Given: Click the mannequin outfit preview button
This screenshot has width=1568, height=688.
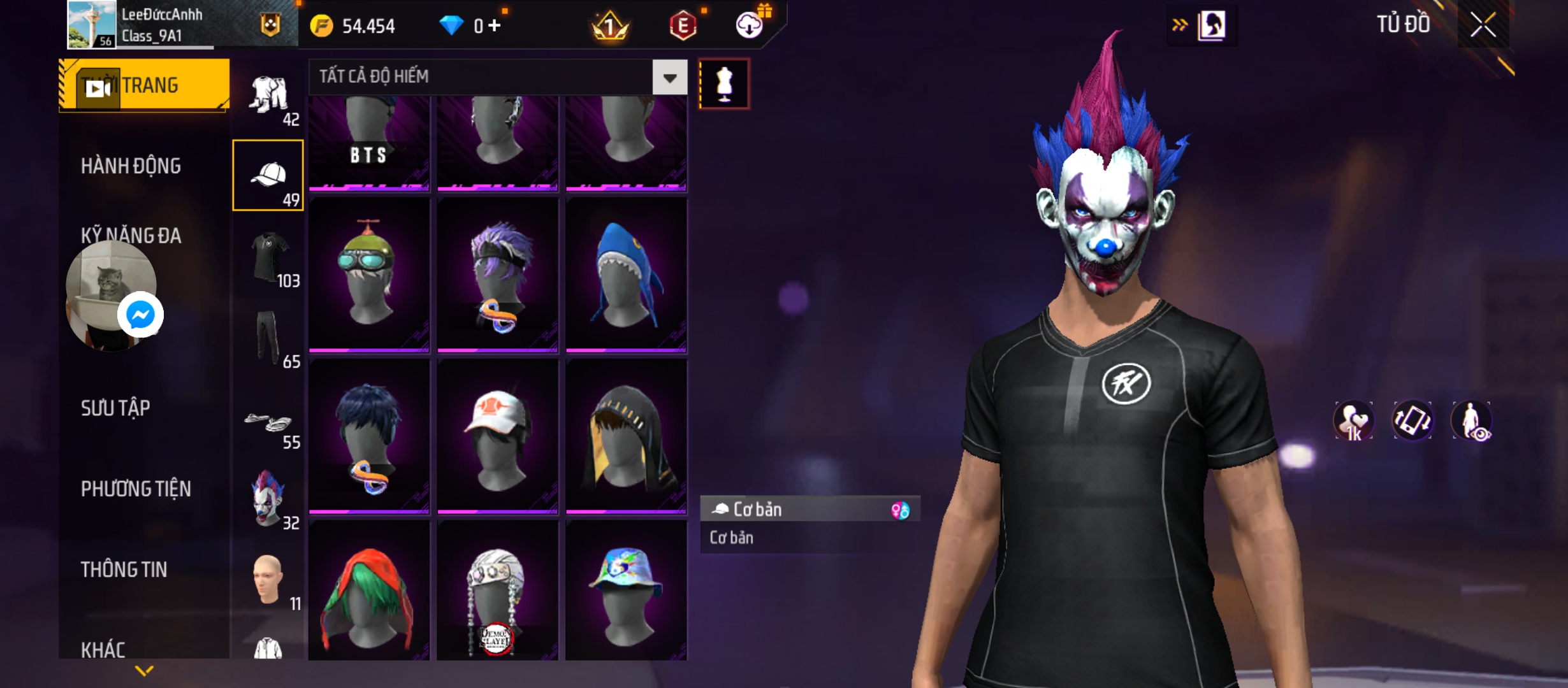Looking at the screenshot, I should (724, 84).
